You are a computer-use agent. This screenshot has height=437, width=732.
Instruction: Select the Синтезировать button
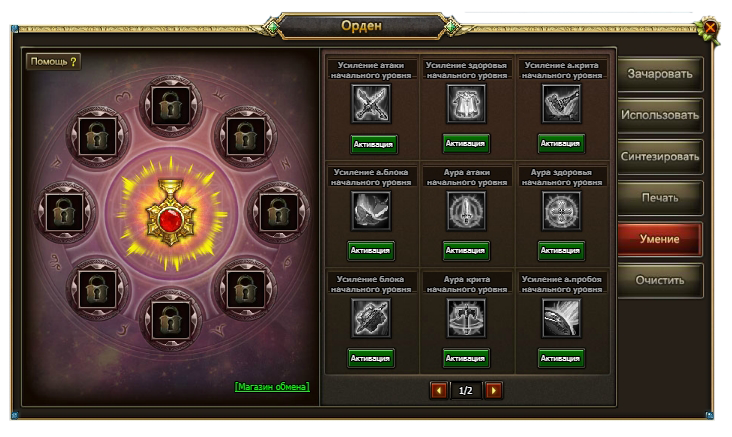[659, 157]
